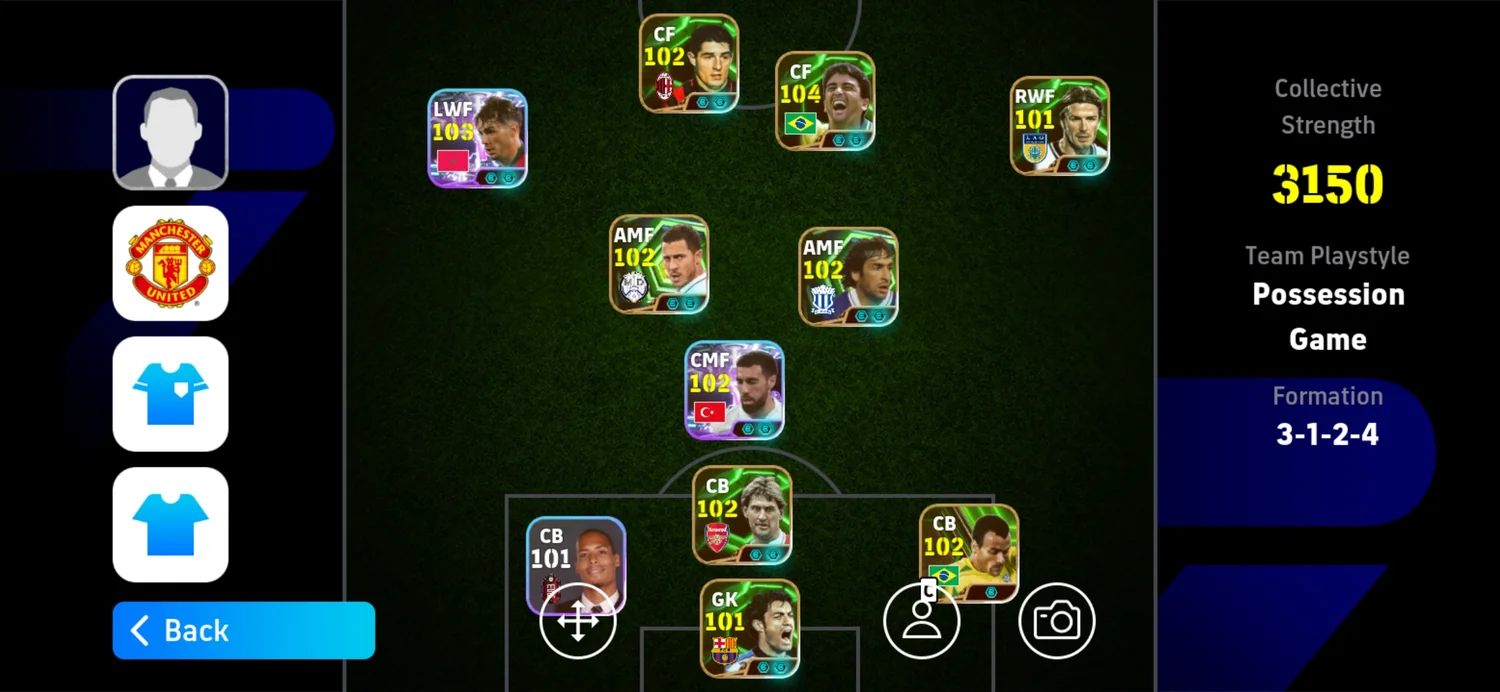Tap the four-arrow move positions button
The height and width of the screenshot is (692, 1500).
(x=577, y=622)
